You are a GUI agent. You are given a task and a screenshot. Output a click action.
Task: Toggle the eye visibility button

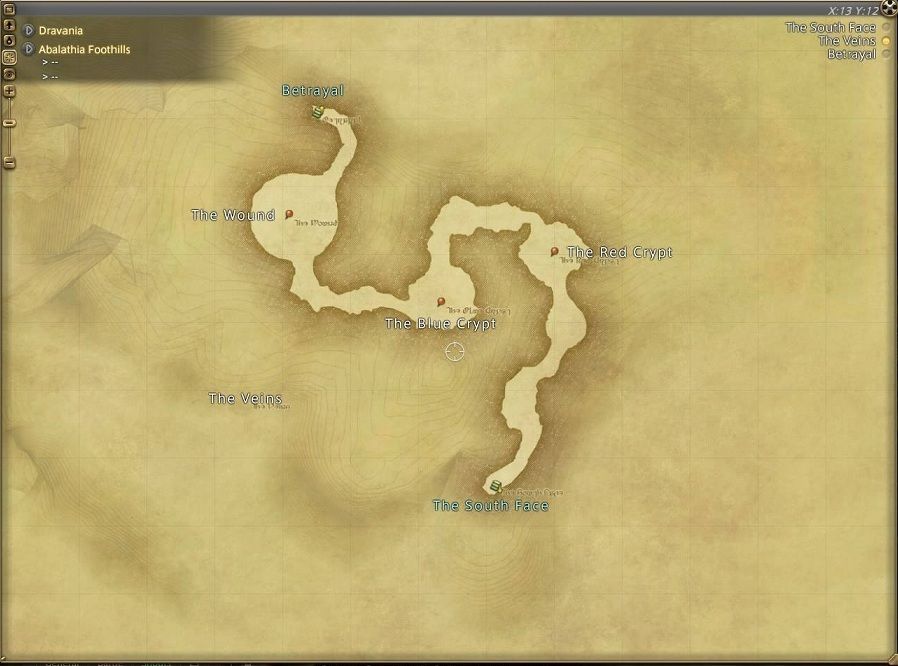9,74
